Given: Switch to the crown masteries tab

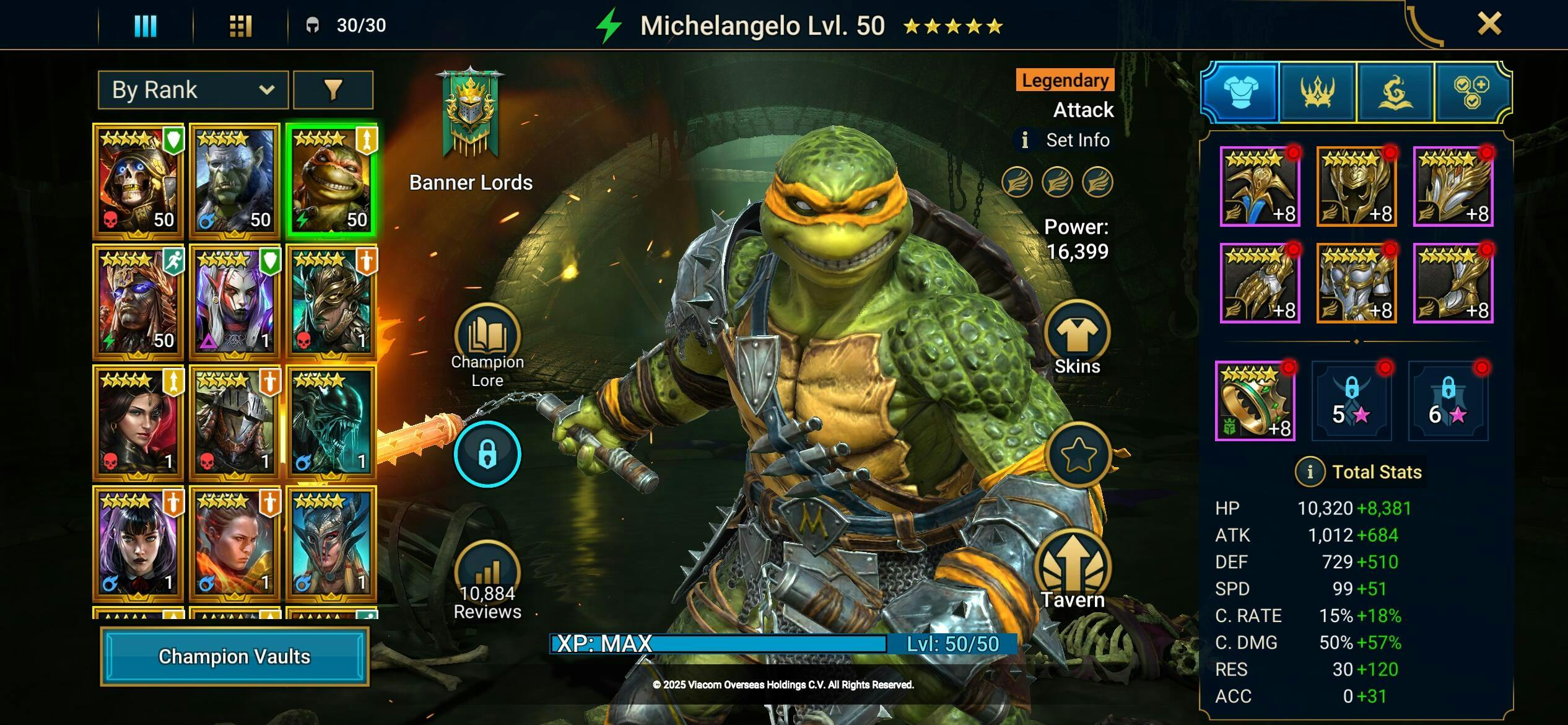Looking at the screenshot, I should [1317, 92].
